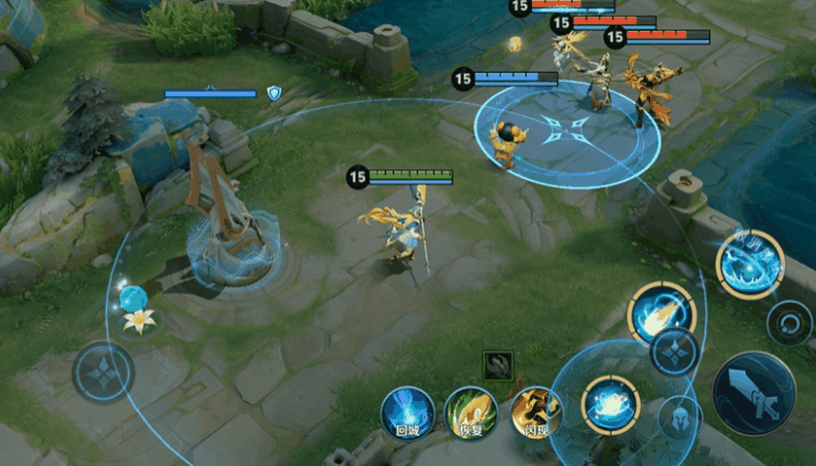Viewport: 816px width, 466px height.
Task: Tap the 回城 recall spell button
Action: pos(408,412)
